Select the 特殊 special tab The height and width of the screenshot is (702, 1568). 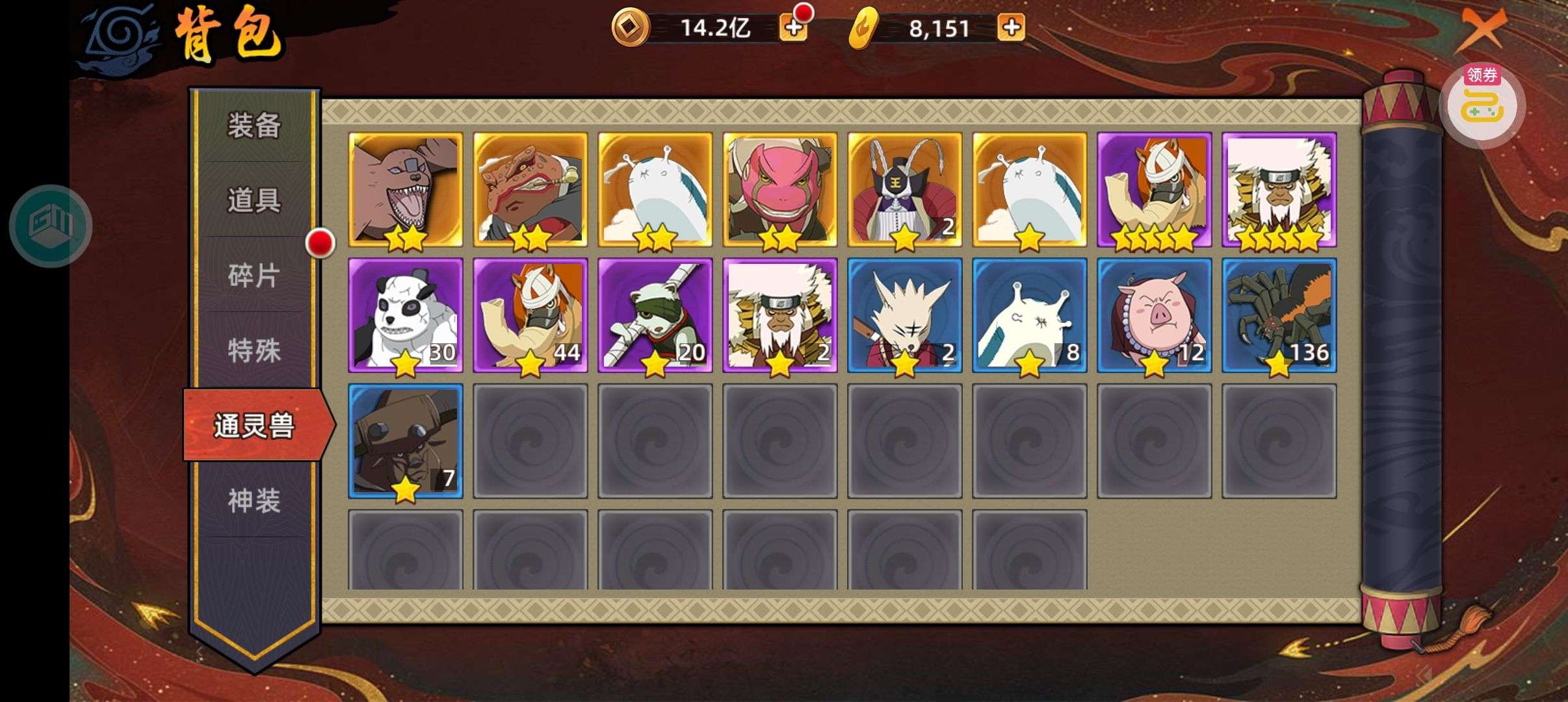(254, 351)
